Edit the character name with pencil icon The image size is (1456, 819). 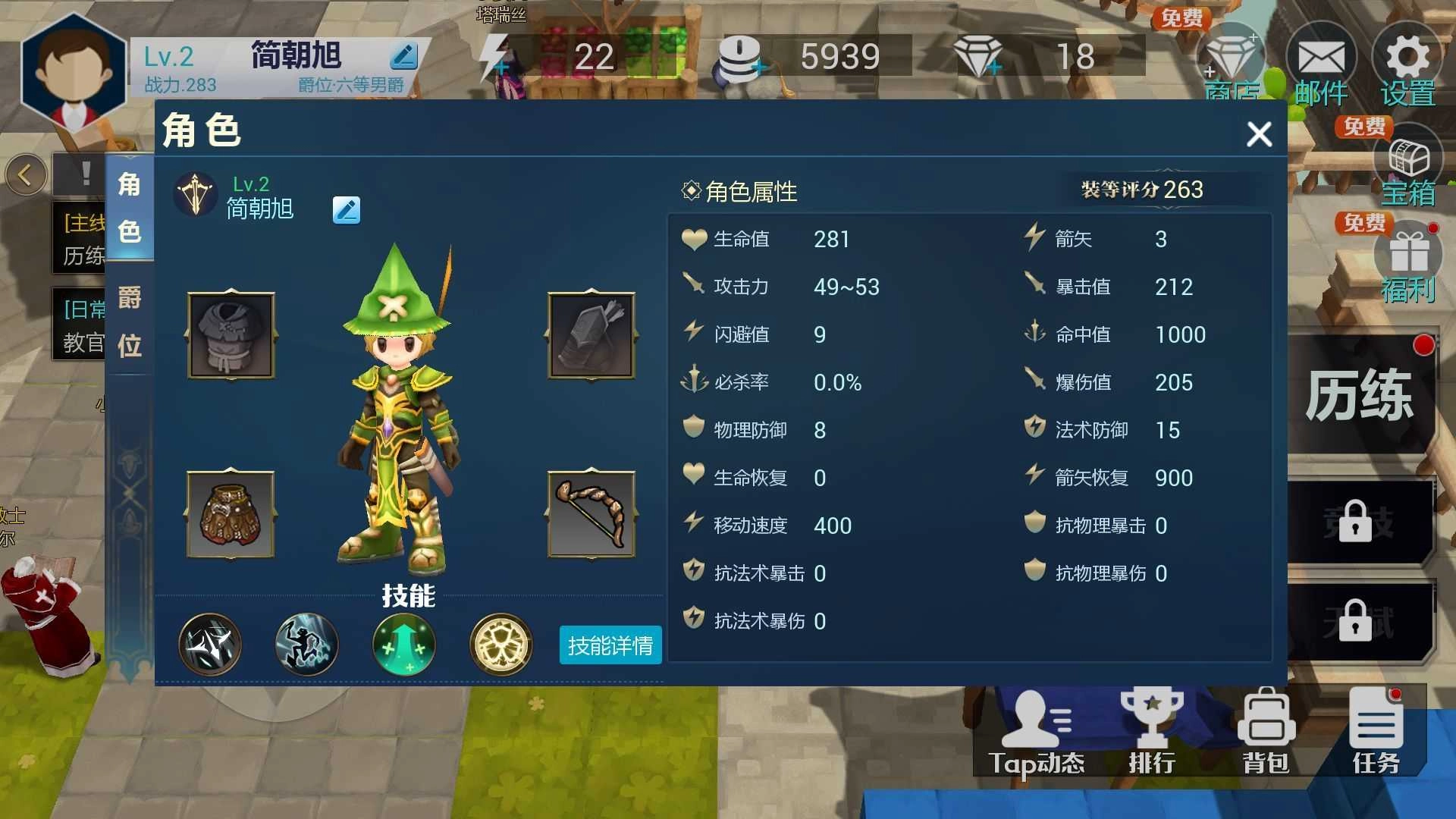click(x=347, y=210)
